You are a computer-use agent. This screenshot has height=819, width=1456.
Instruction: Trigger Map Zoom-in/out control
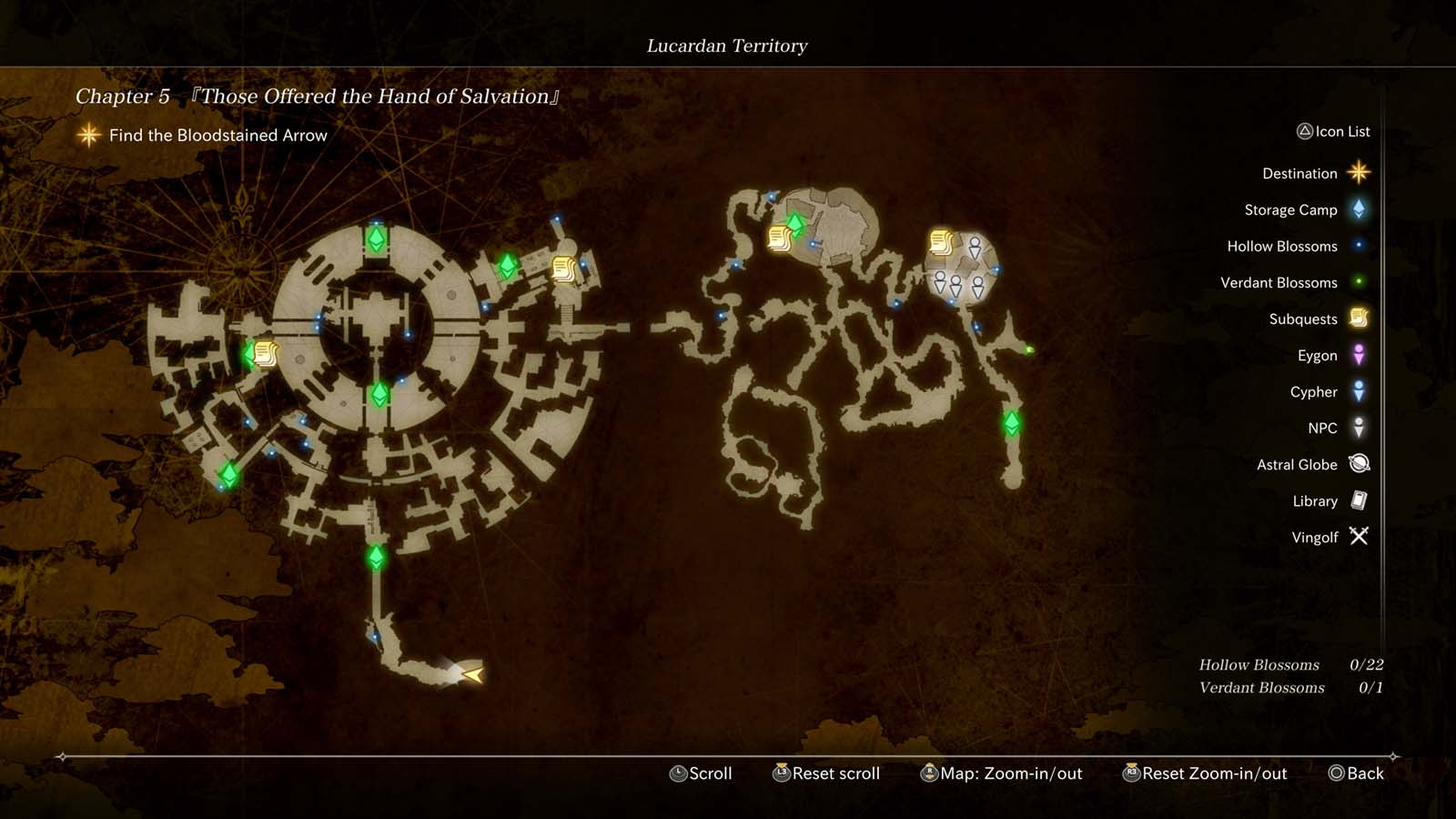click(x=1001, y=773)
